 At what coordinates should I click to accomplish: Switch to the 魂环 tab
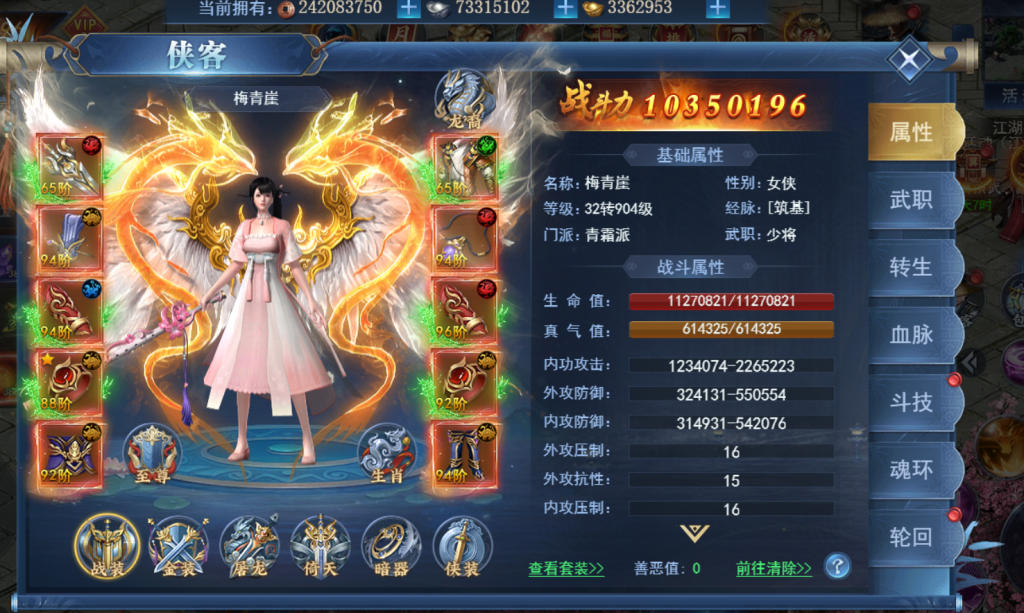click(911, 469)
